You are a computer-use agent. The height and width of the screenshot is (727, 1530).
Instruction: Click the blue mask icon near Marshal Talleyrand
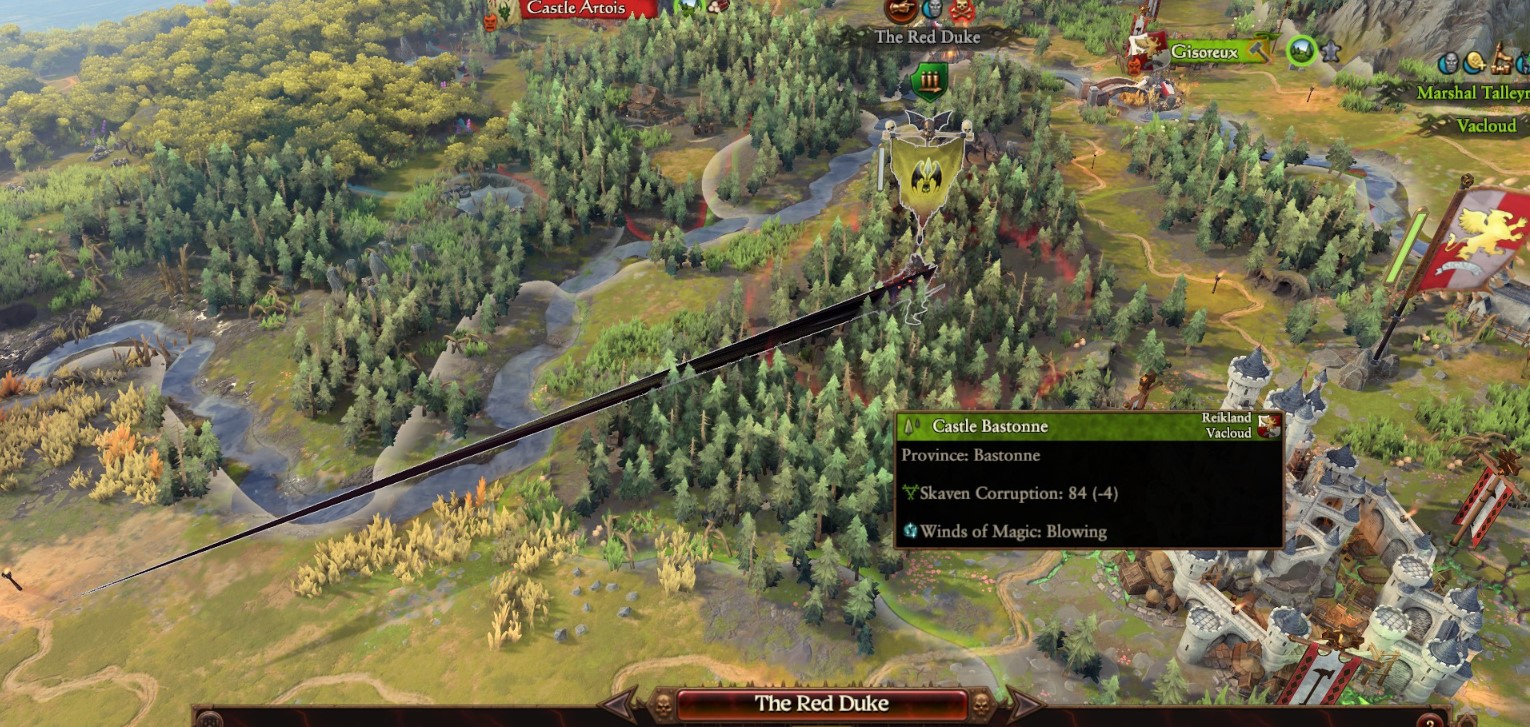pyautogui.click(x=1450, y=62)
